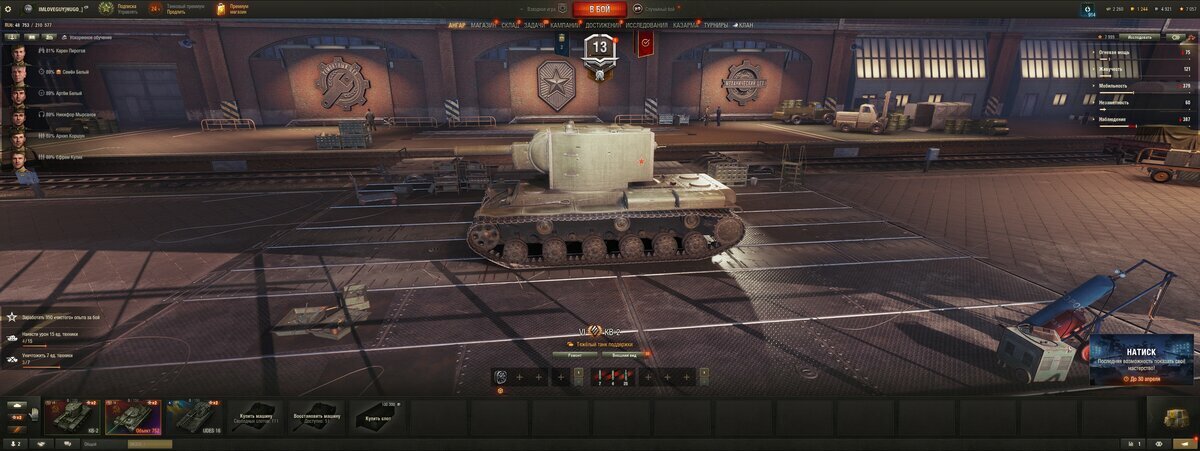Viewport: 1200px width, 451px height.
Task: Go to the «Задачи» tab
Action: point(535,25)
